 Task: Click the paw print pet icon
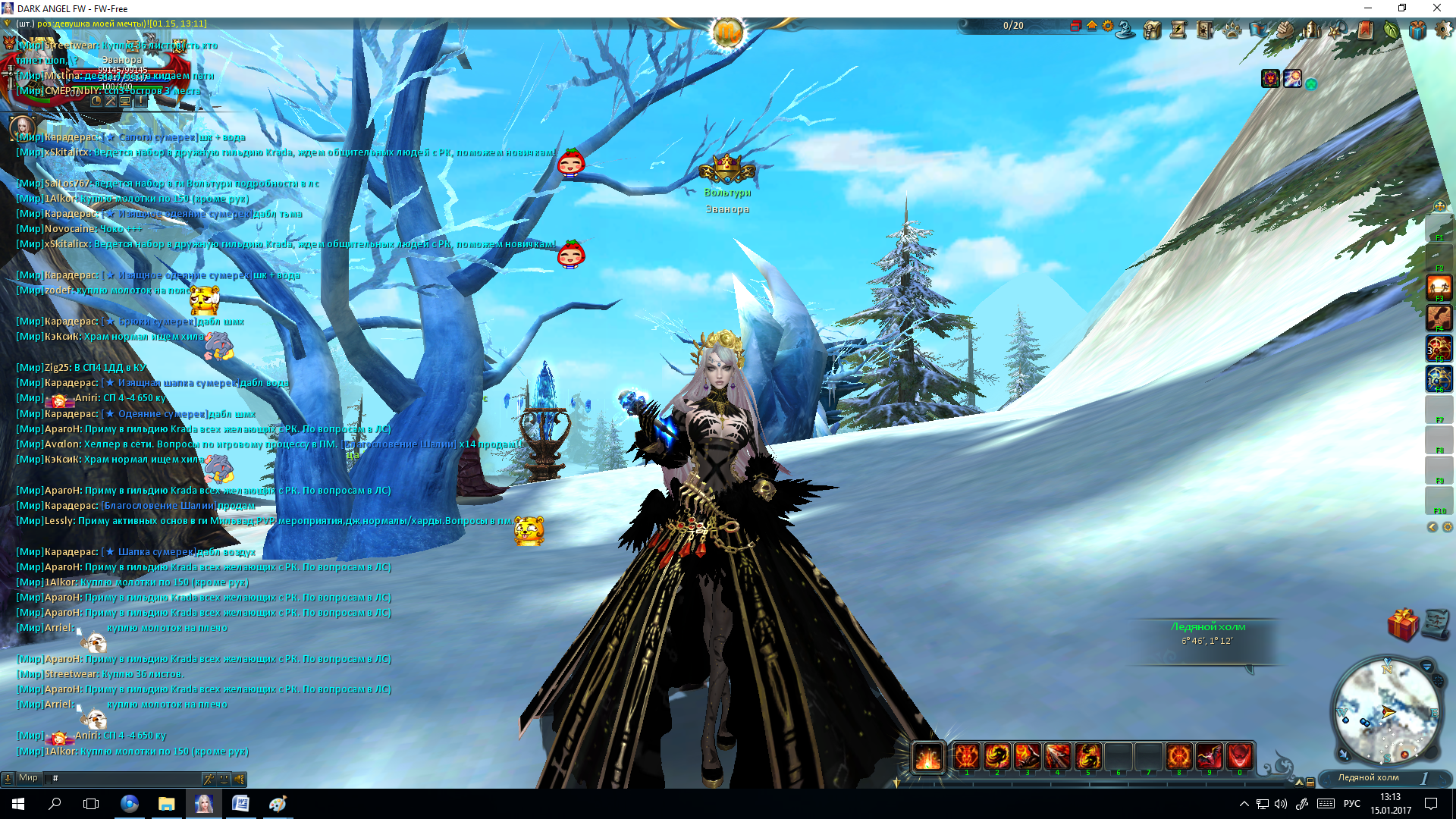pos(1232,30)
